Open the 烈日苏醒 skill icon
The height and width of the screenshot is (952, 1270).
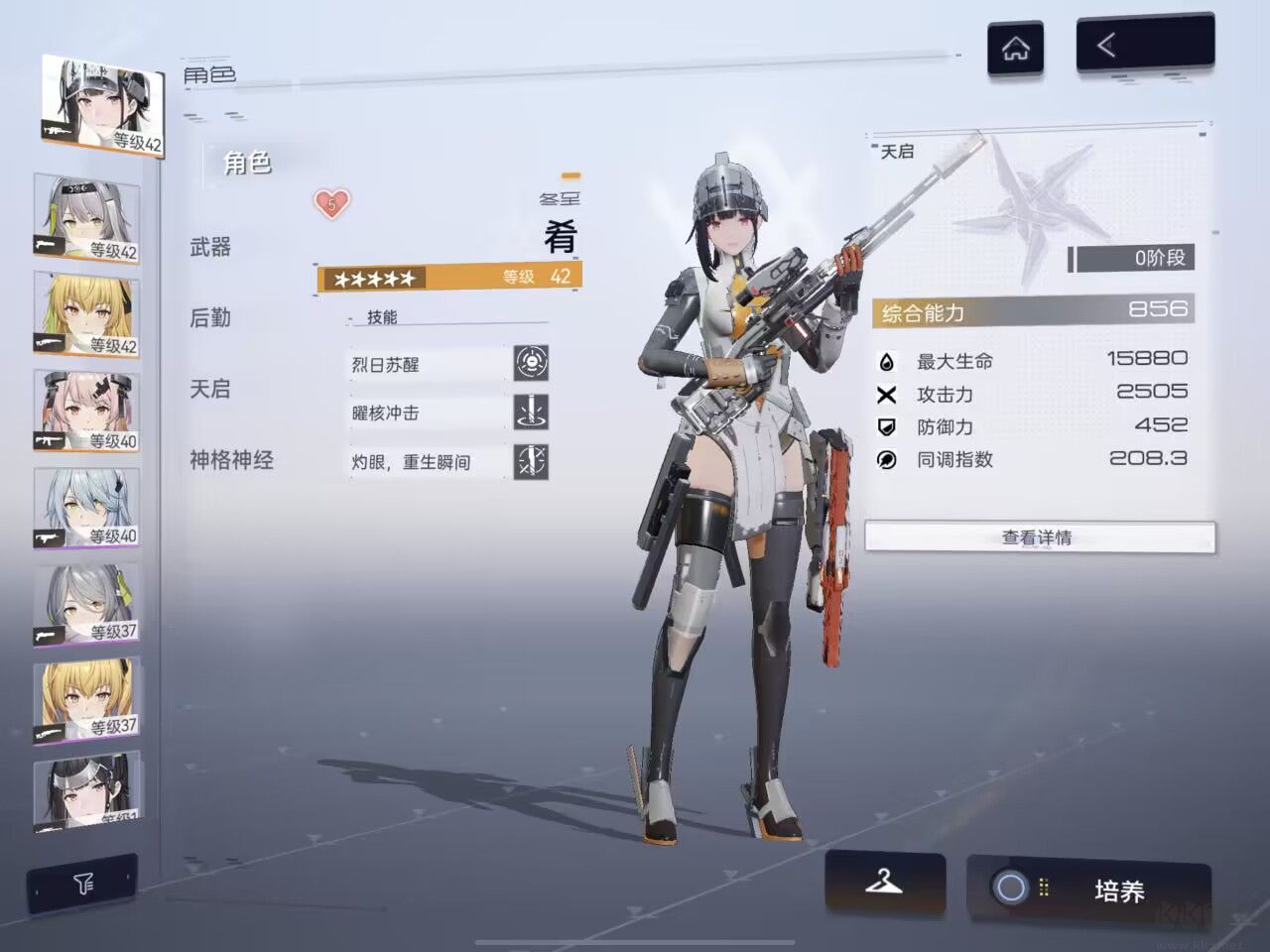click(533, 363)
